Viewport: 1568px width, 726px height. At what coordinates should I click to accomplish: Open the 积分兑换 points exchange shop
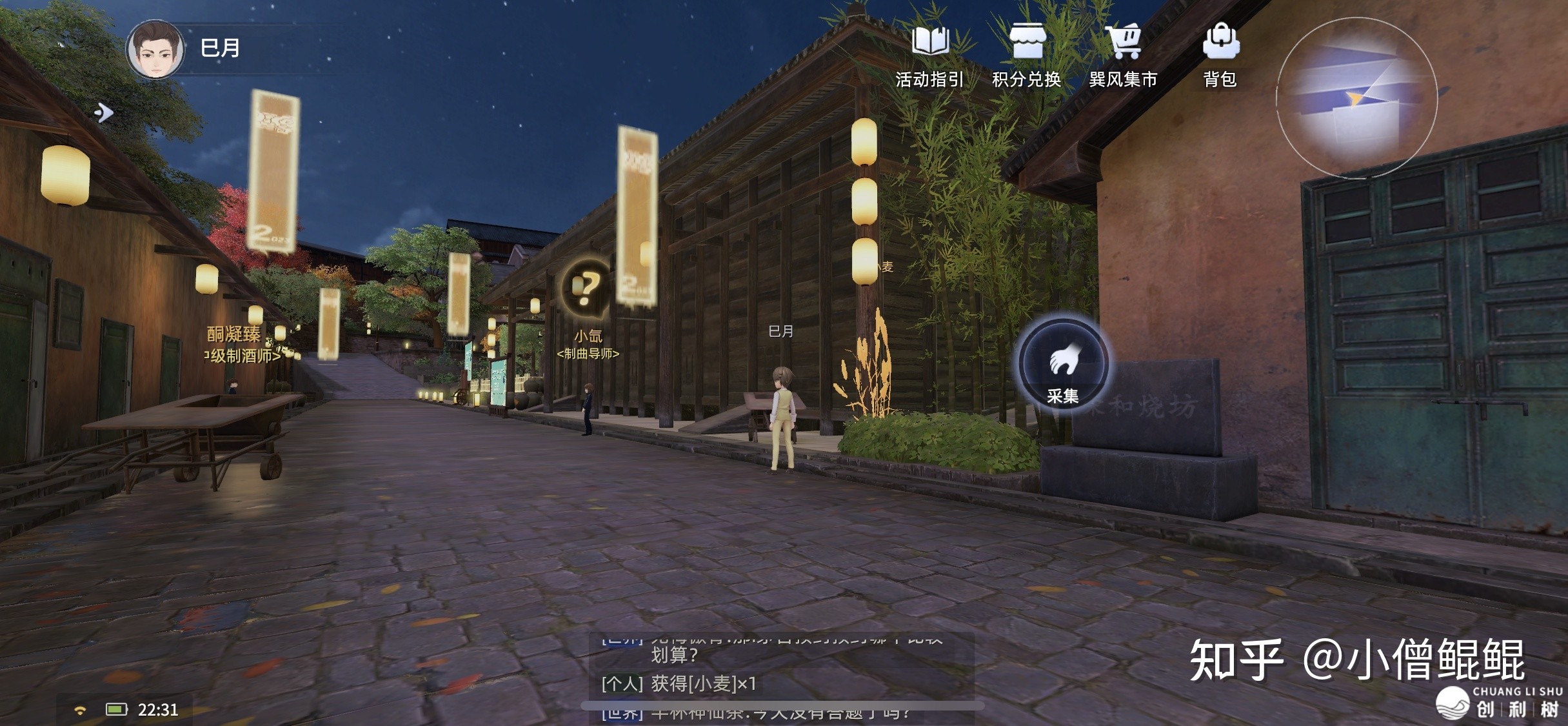(x=1026, y=55)
